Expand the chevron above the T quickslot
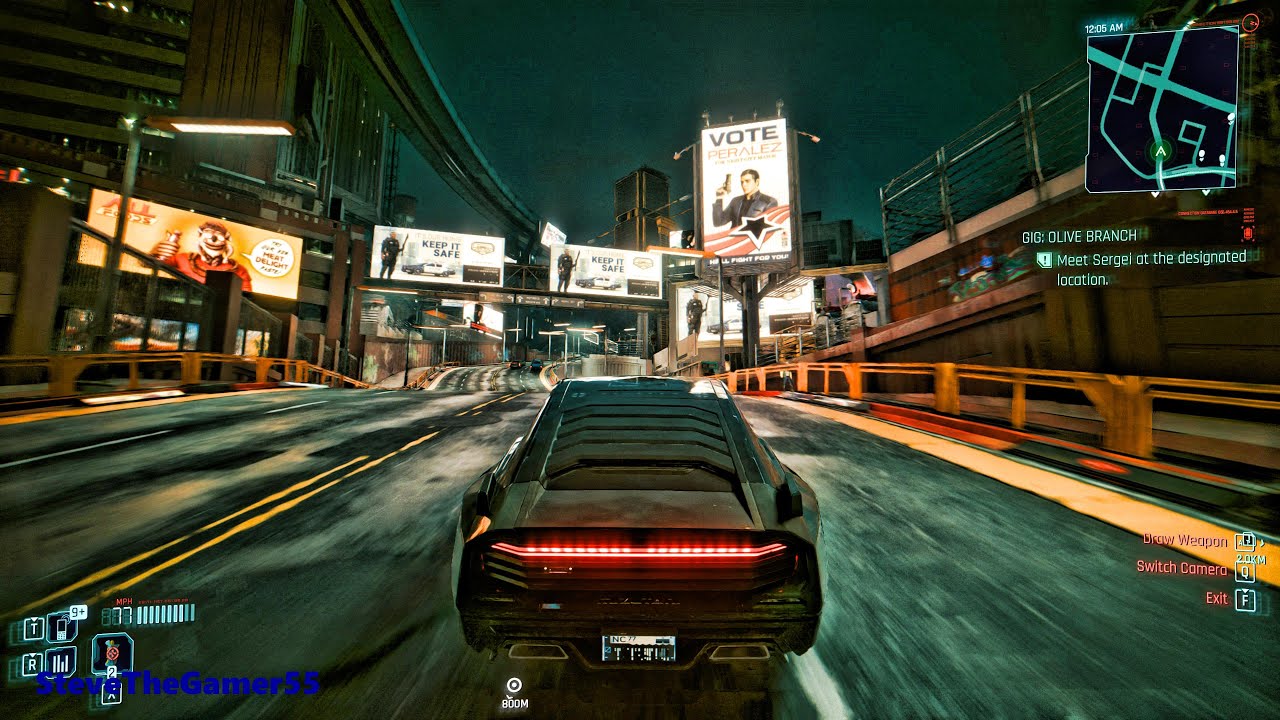 (34, 618)
